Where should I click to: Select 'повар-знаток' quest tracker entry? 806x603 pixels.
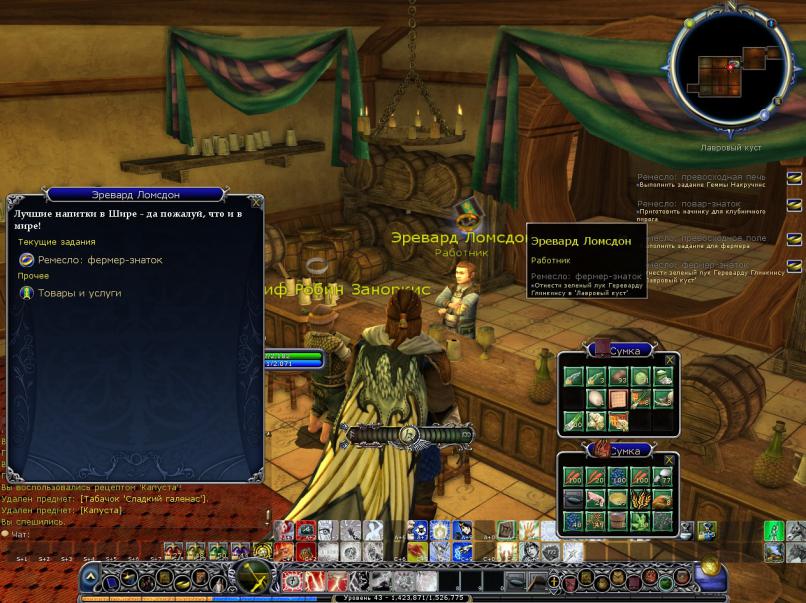(690, 203)
